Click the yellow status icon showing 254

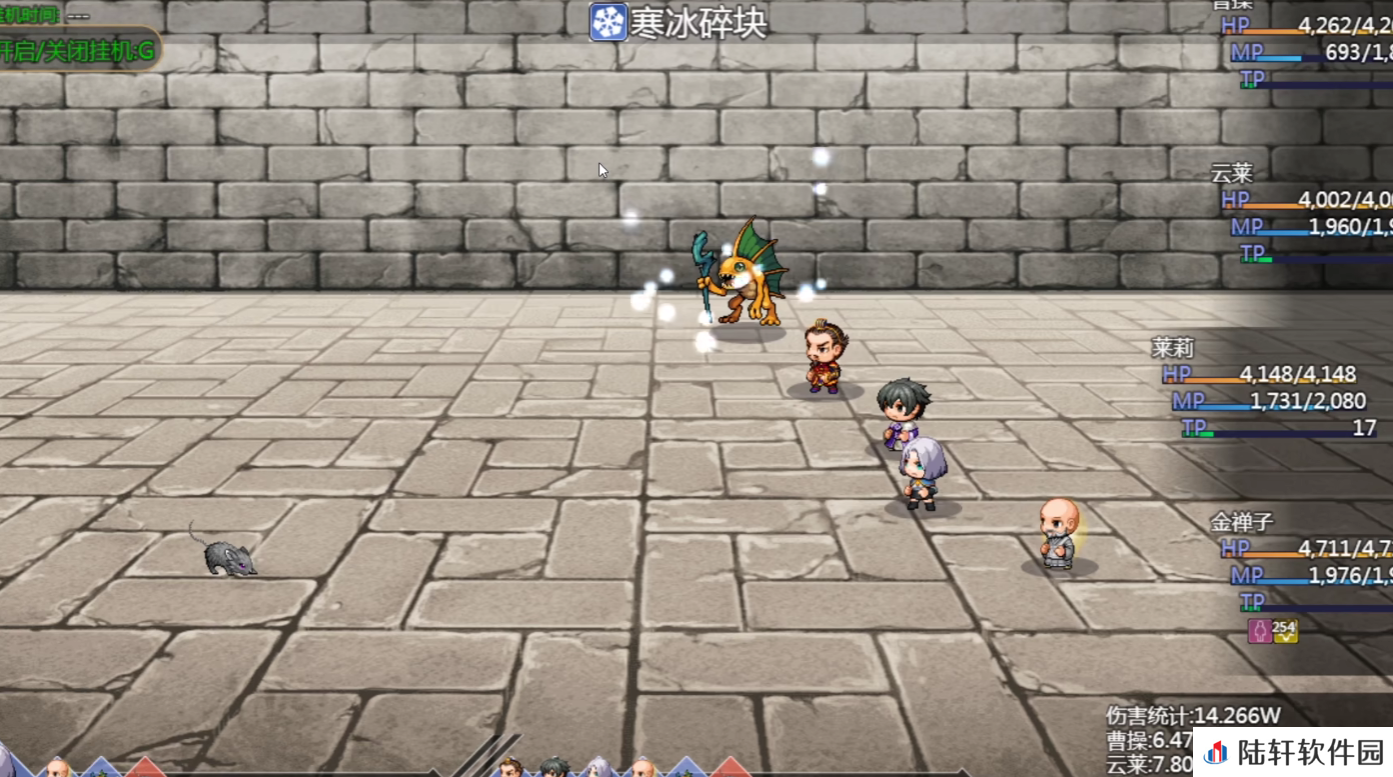pyautogui.click(x=1284, y=630)
